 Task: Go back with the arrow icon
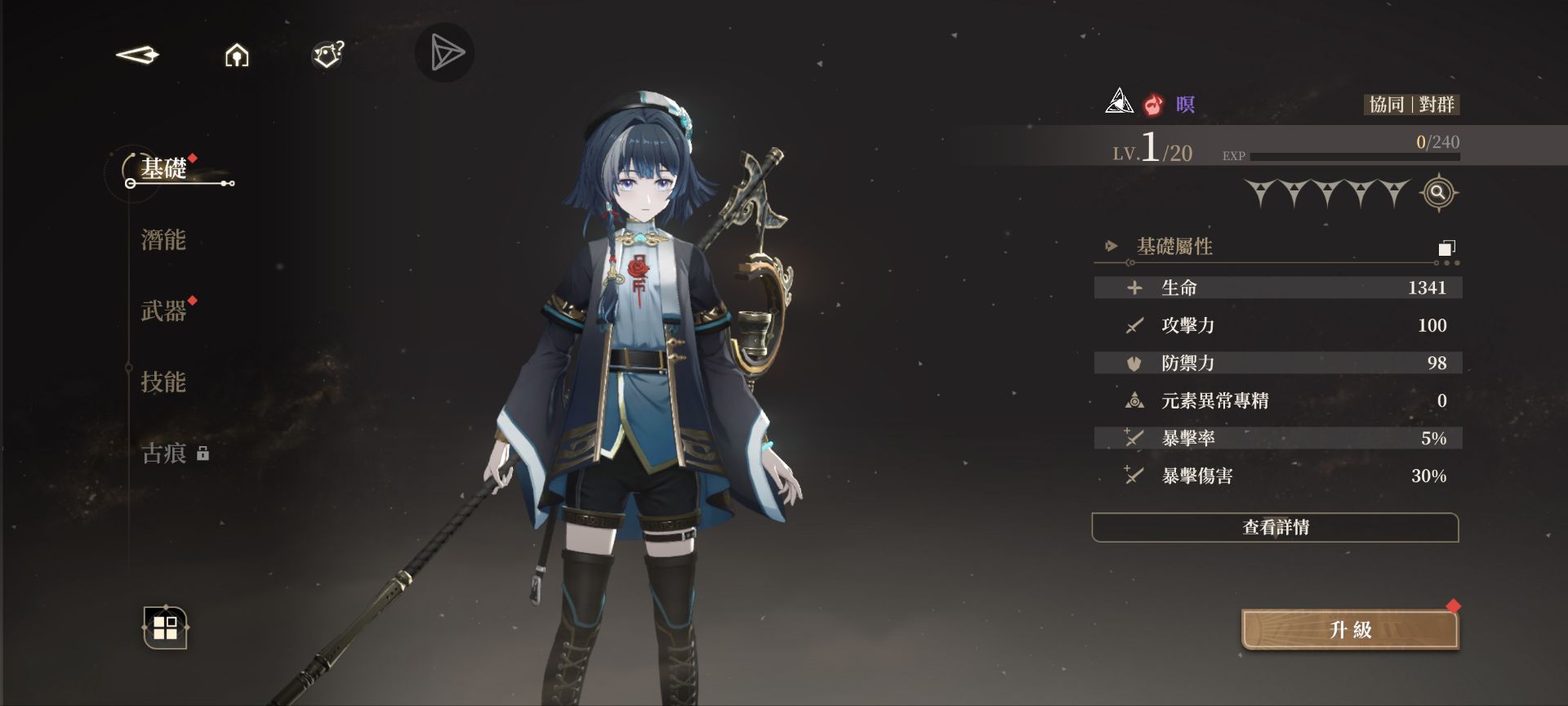pyautogui.click(x=137, y=56)
